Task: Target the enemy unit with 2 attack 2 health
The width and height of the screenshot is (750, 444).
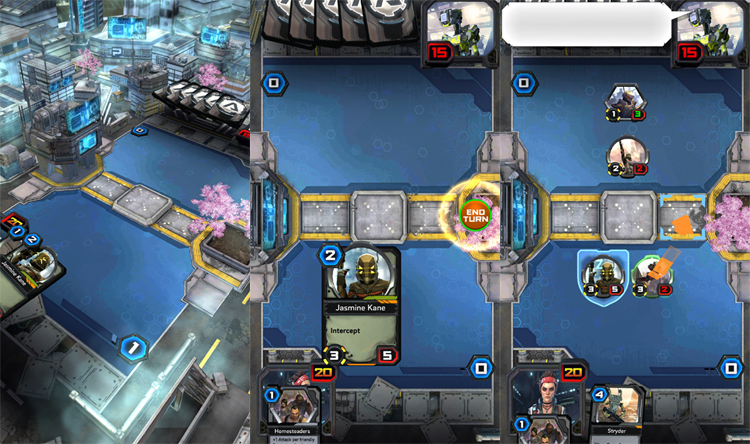Action: (x=627, y=156)
